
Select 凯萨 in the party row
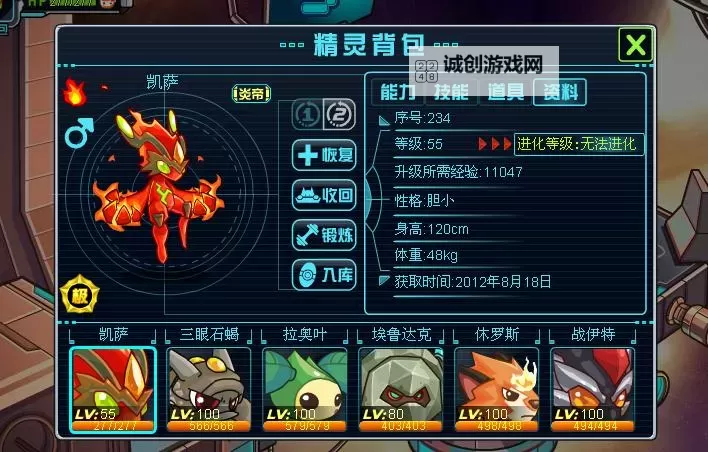[x=112, y=388]
